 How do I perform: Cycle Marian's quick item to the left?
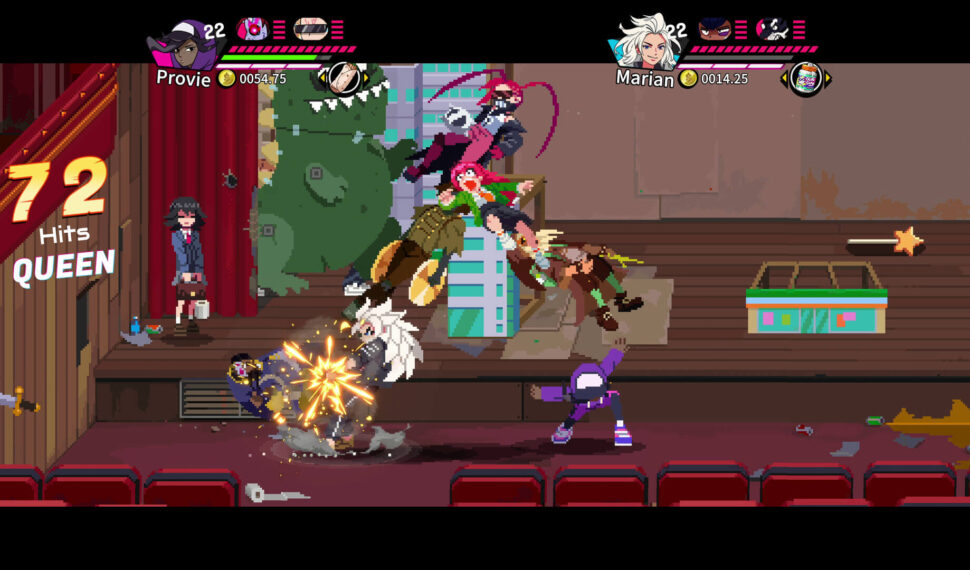point(784,78)
